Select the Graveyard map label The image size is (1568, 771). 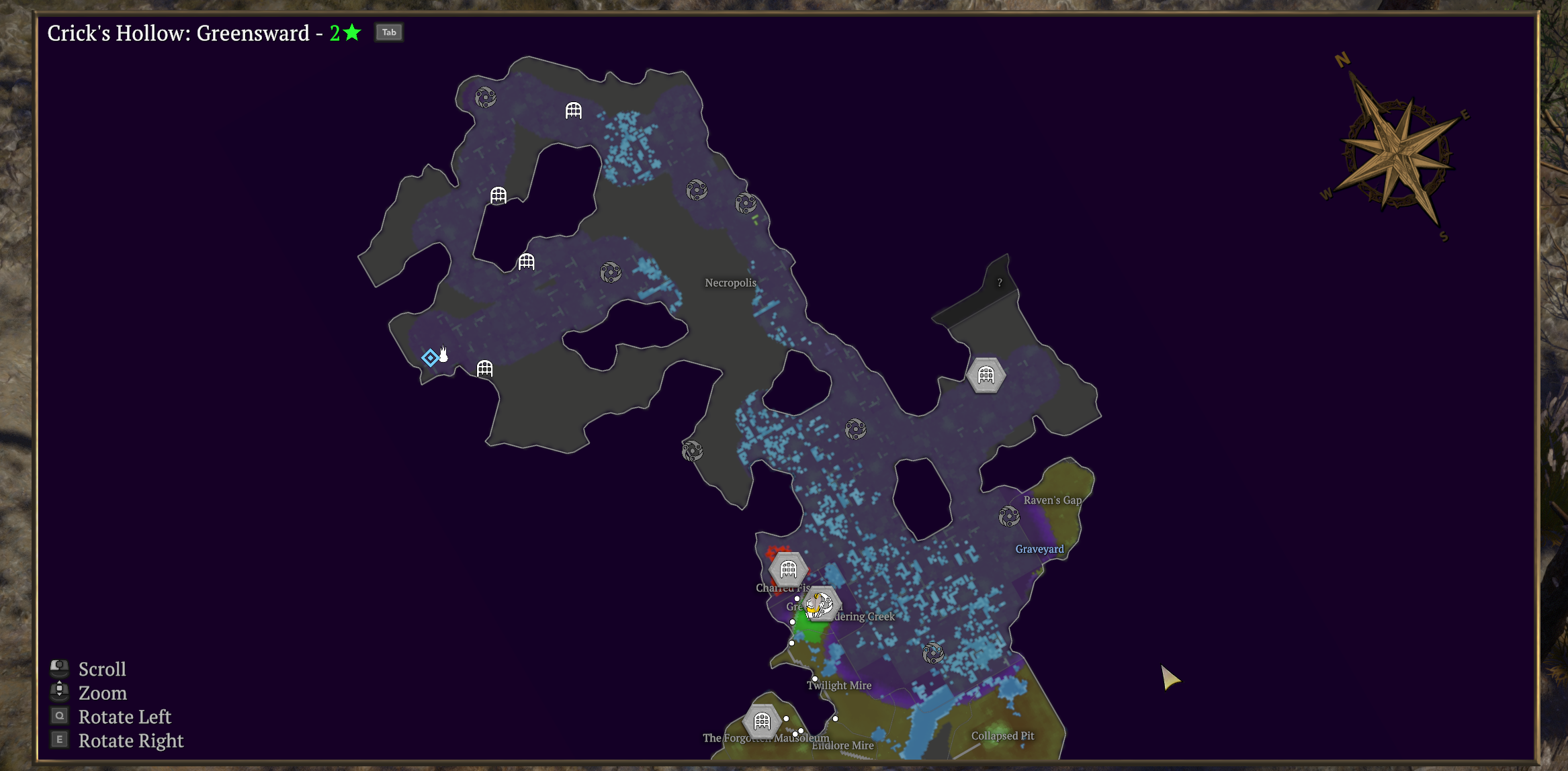click(x=1039, y=549)
